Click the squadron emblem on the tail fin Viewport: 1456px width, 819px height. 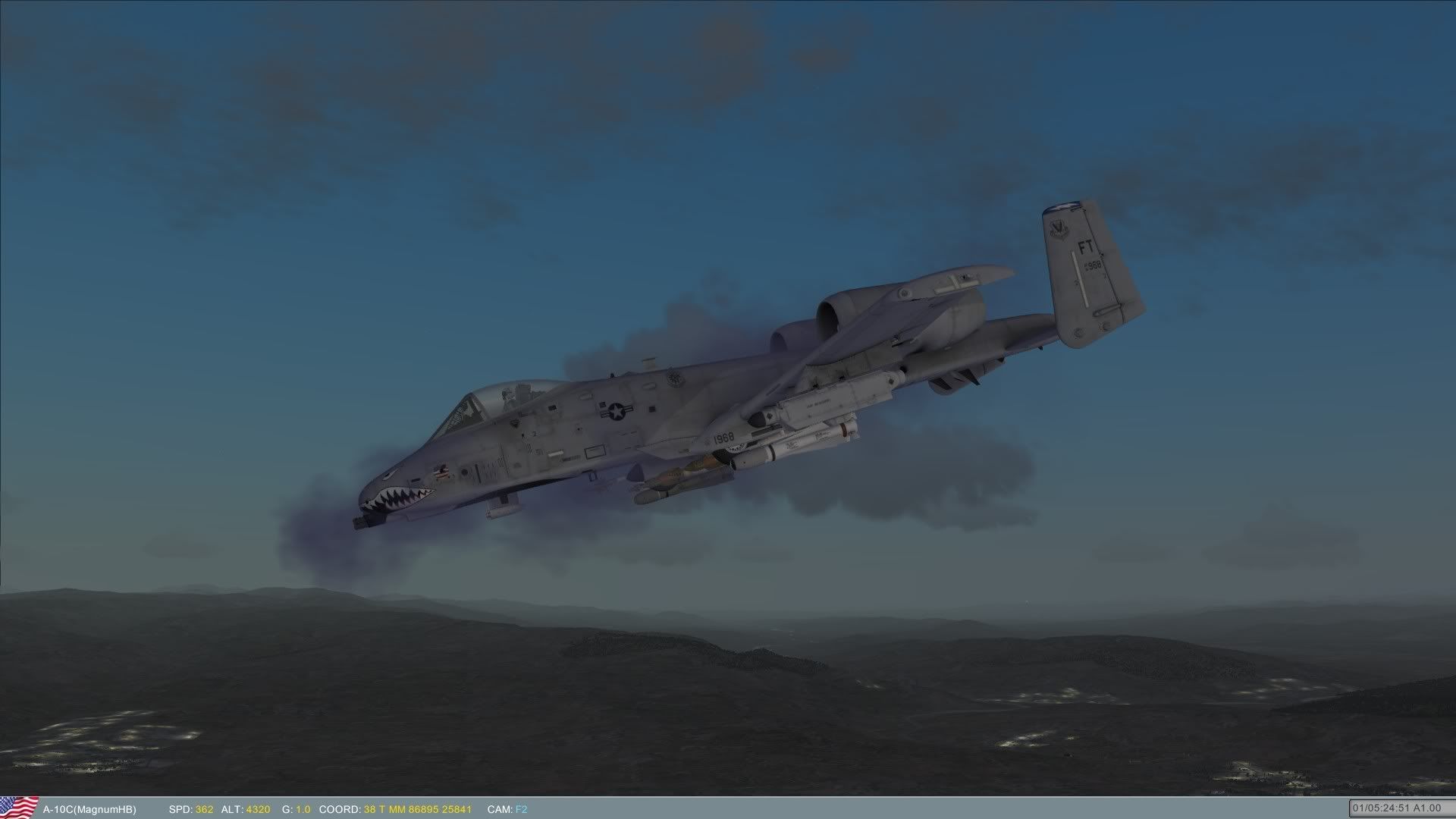1059,227
